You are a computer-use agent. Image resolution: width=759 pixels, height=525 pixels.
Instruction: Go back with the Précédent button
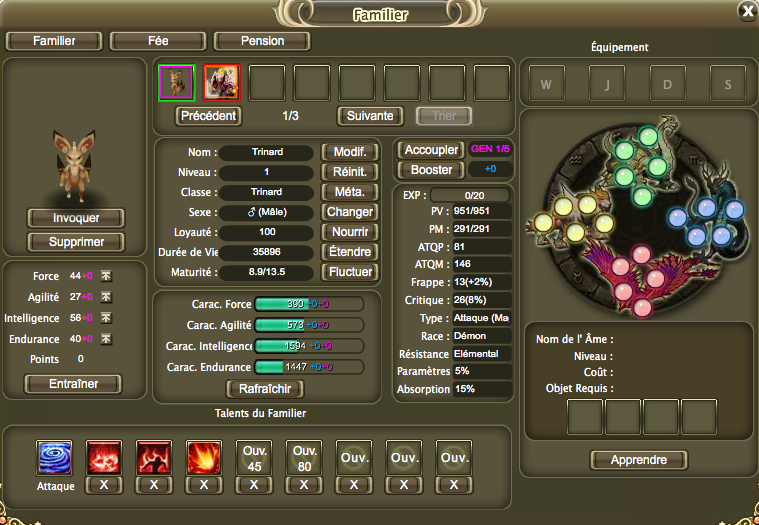[x=209, y=115]
